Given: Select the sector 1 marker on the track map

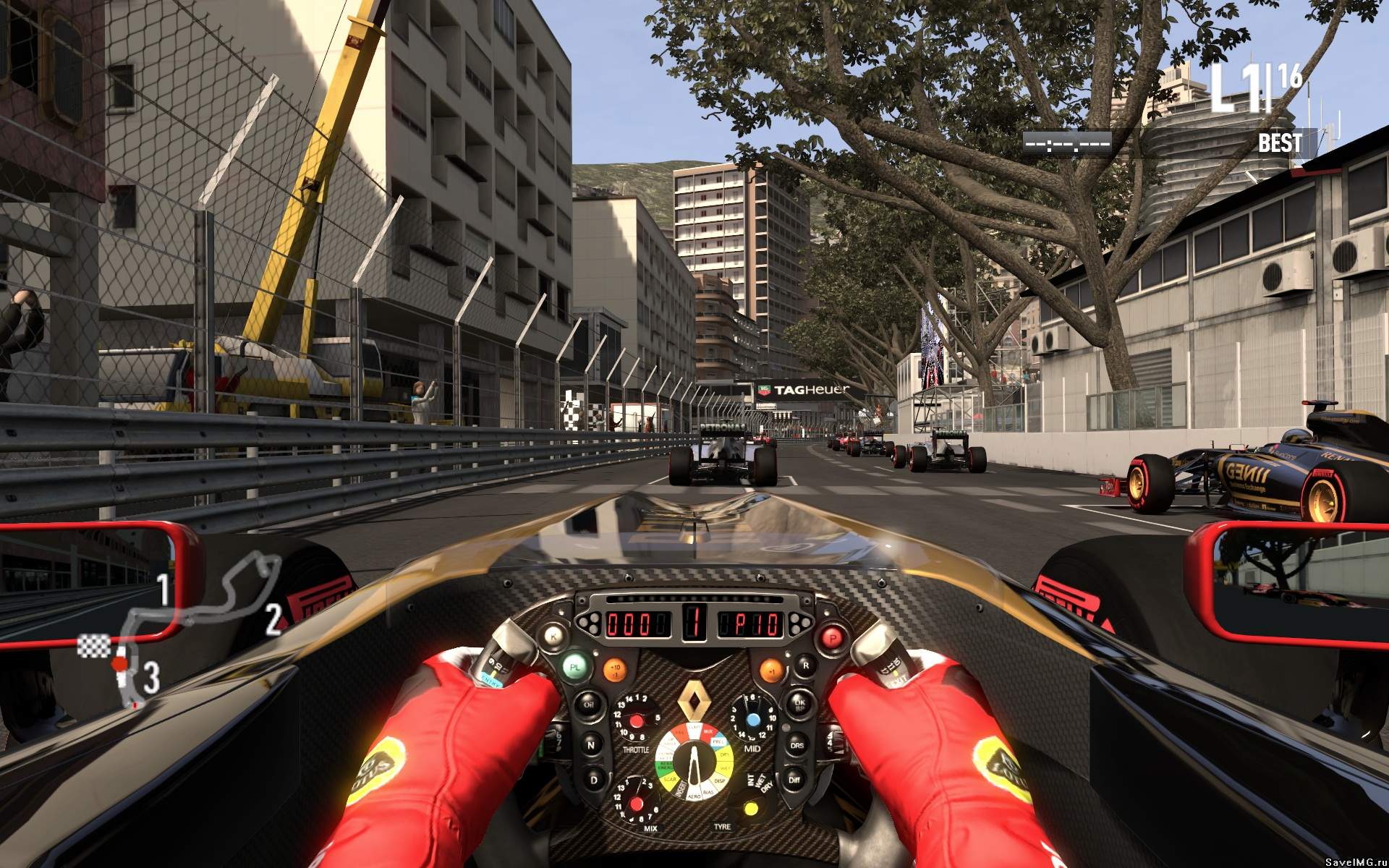Looking at the screenshot, I should [163, 589].
